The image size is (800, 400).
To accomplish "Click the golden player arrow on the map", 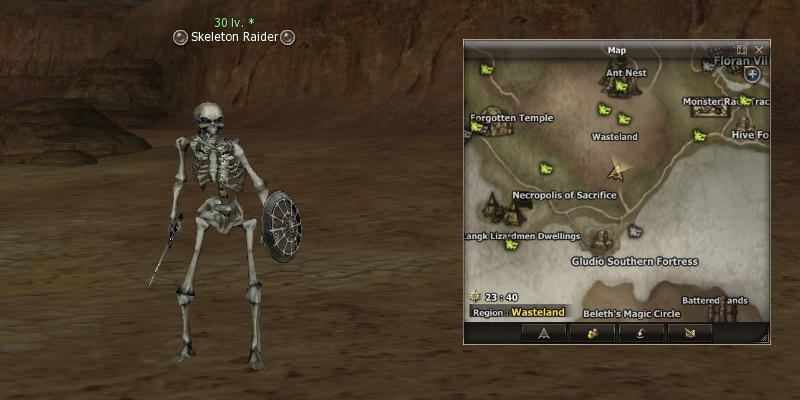I will point(619,171).
